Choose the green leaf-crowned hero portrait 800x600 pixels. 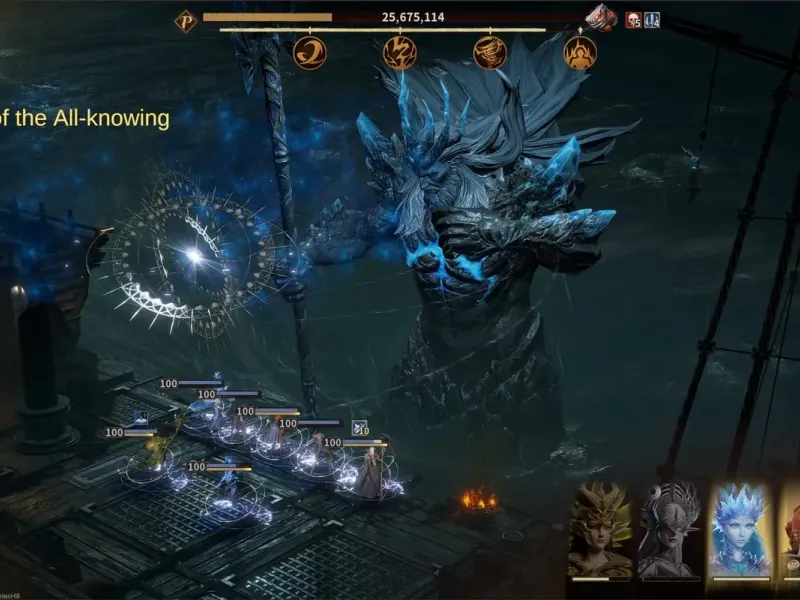(x=600, y=530)
